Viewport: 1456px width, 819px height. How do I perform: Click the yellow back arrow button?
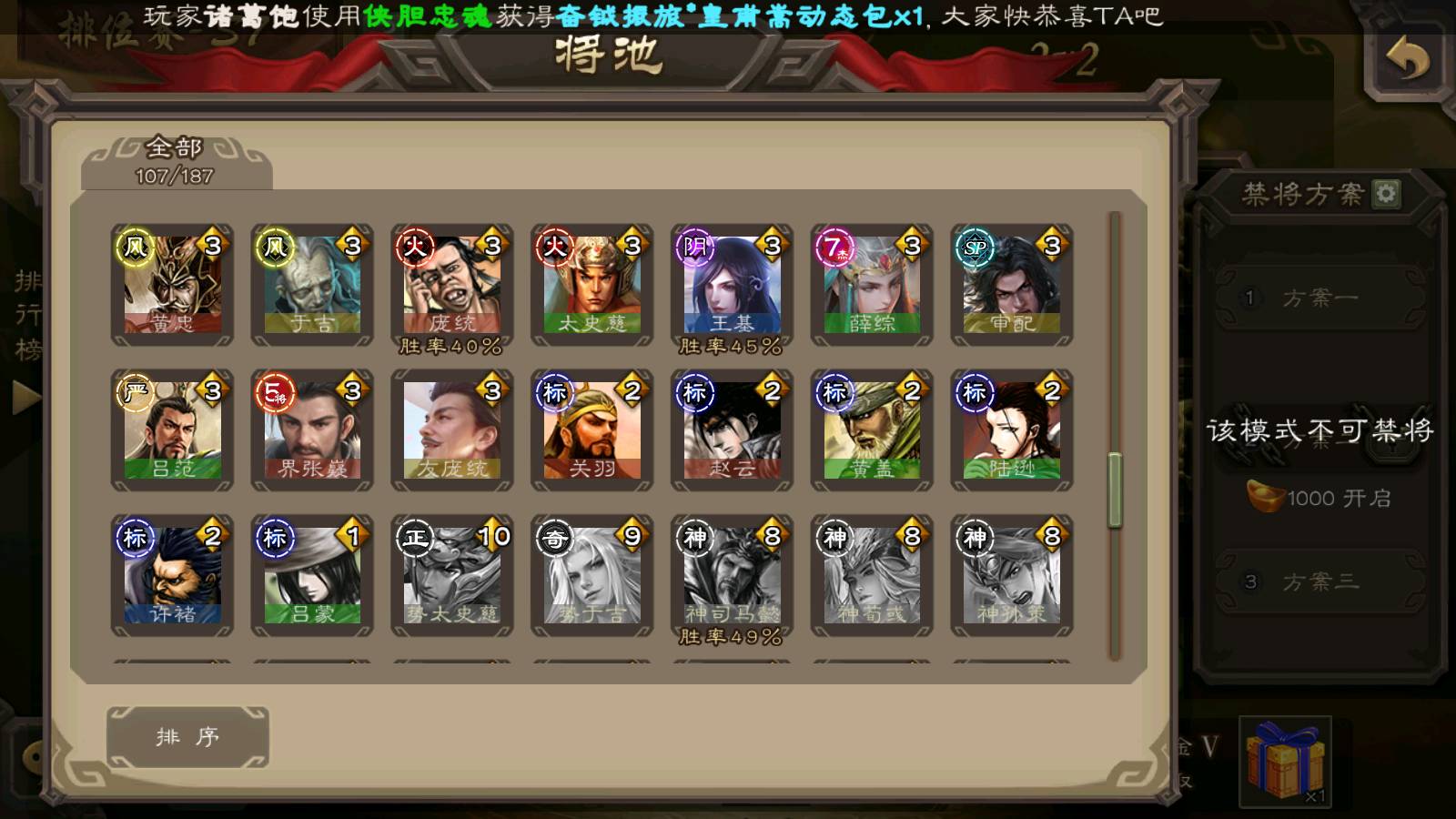1407,60
